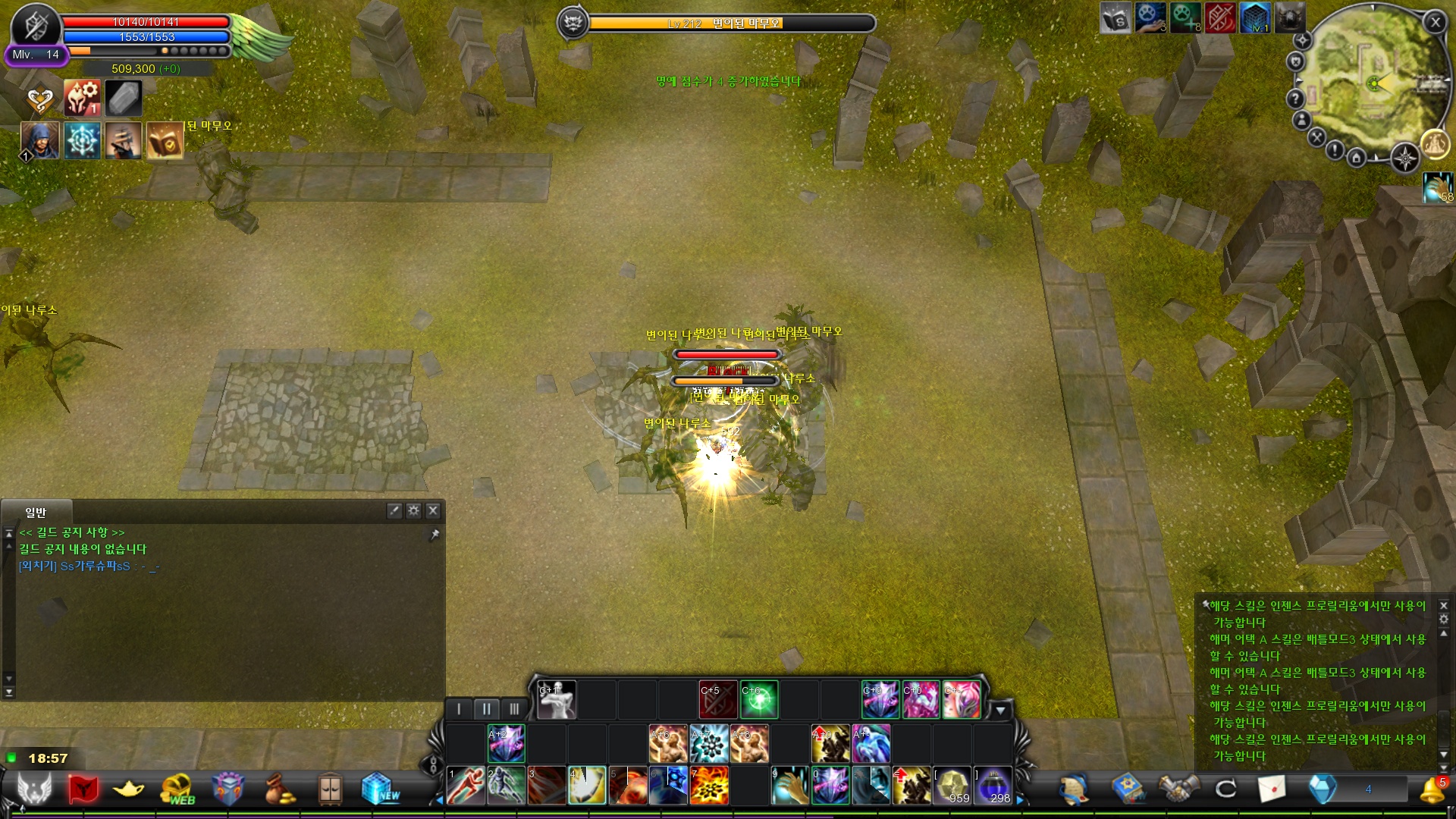Expand the skill bar with the down arrow
Screen dimensions: 1456x819
tap(1003, 710)
